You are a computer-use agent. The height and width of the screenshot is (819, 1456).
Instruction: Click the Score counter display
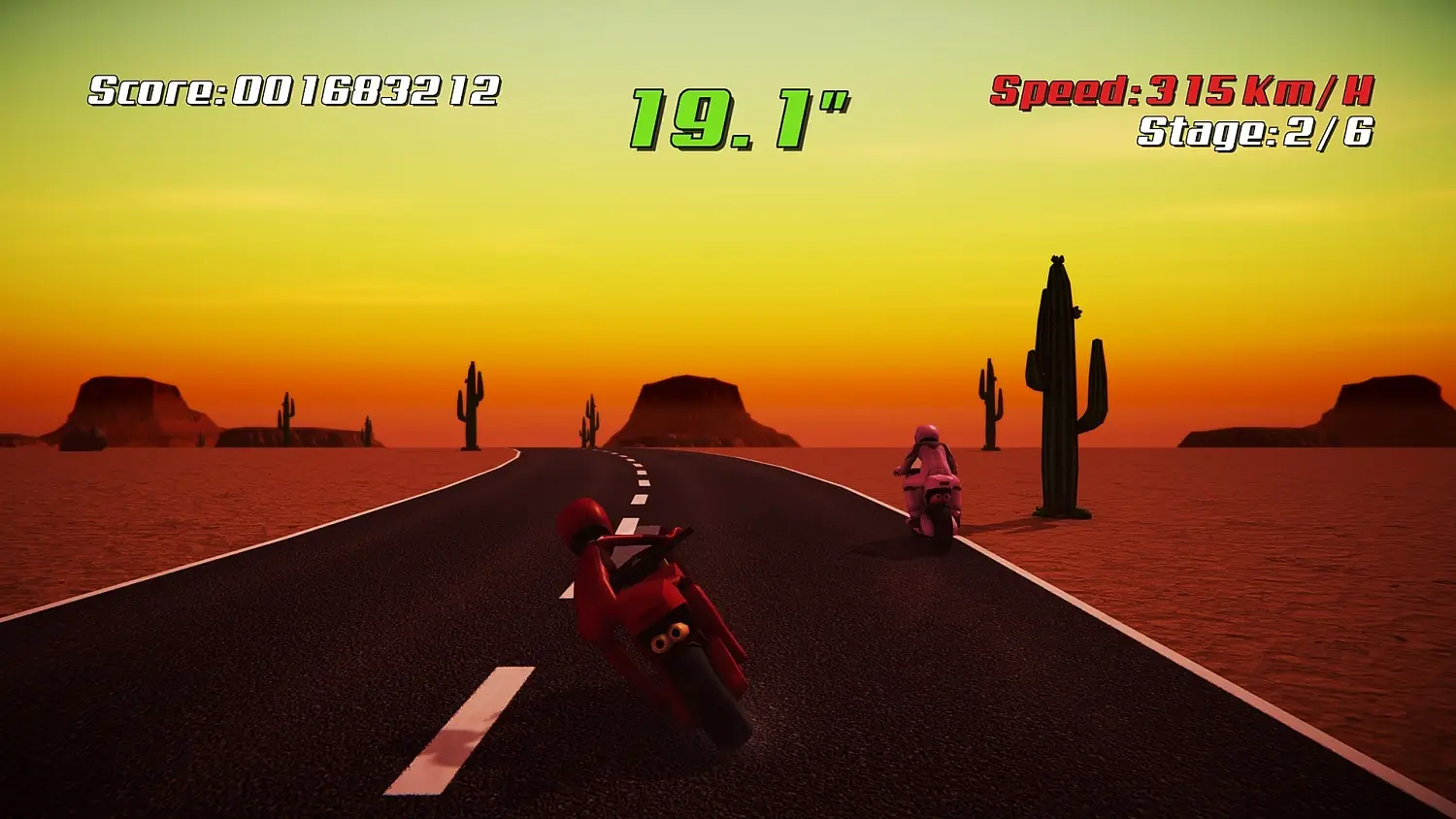pos(291,92)
